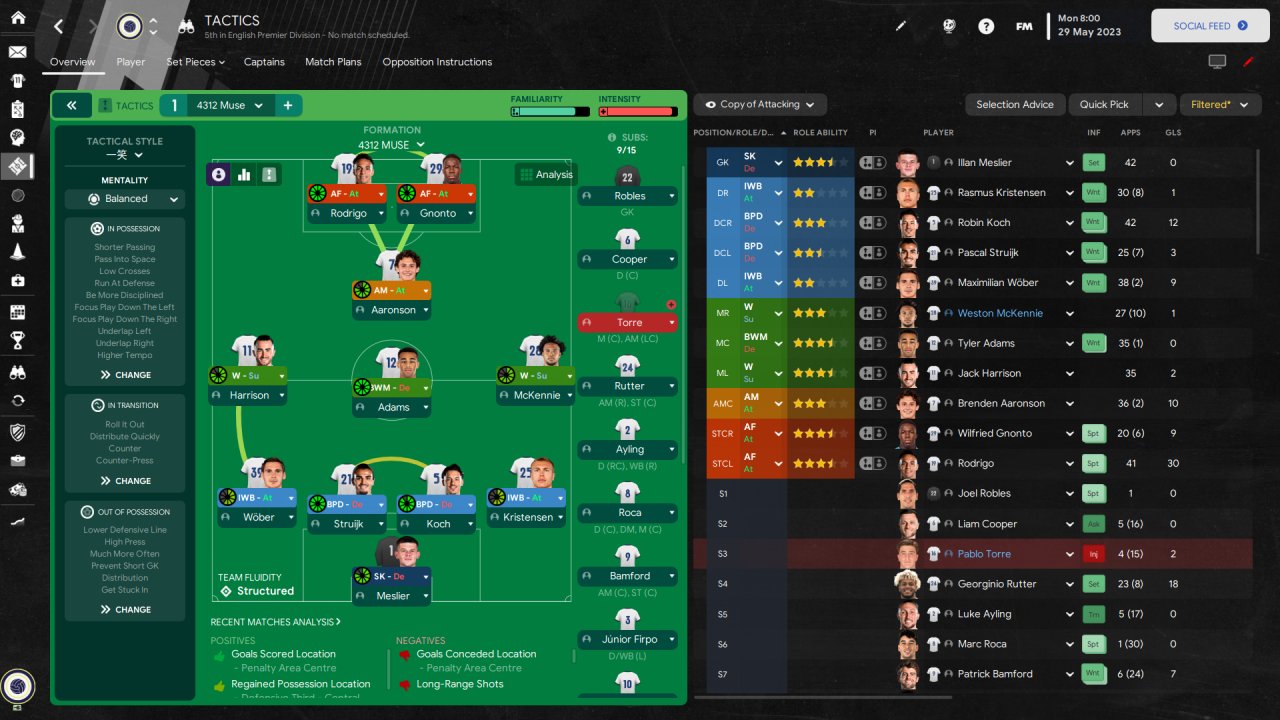Screen dimensions: 1280x720
Task: Change the In Possession instructions
Action: pos(125,375)
